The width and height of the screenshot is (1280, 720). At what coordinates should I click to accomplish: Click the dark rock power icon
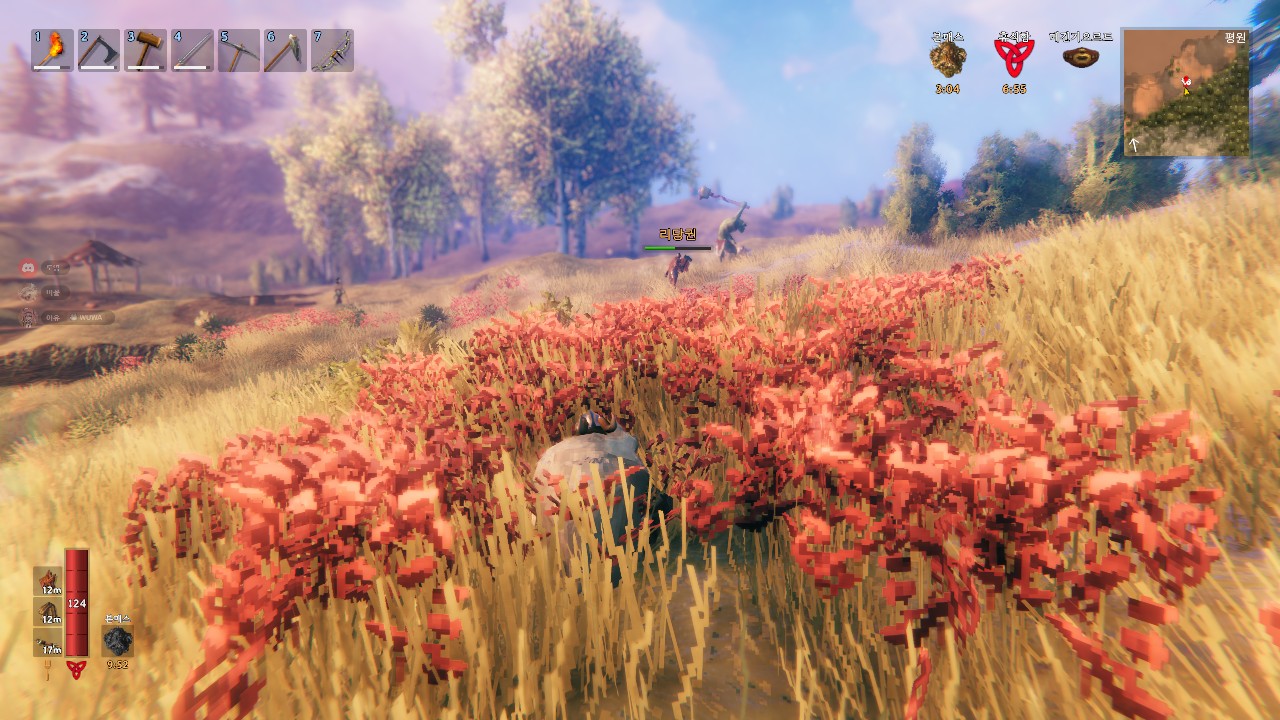pyautogui.click(x=118, y=641)
